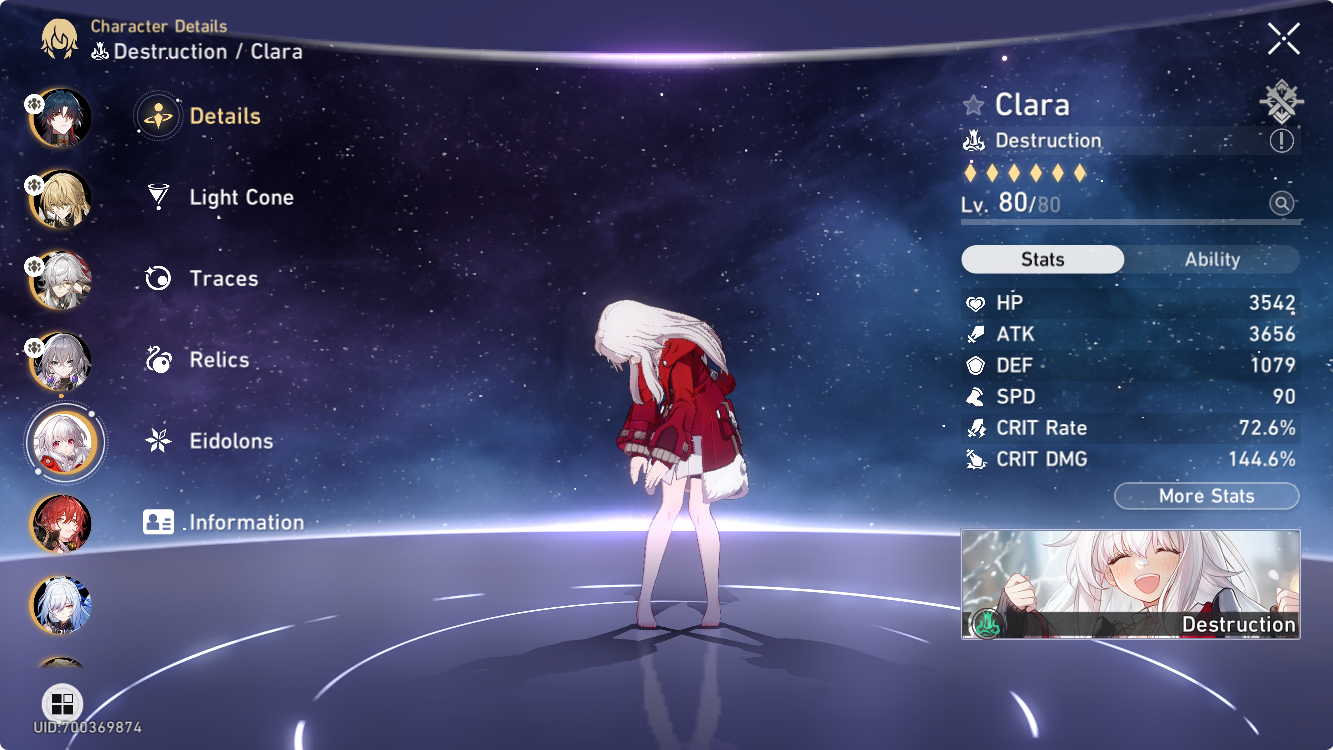Switch to the Ability tab

pyautogui.click(x=1213, y=259)
